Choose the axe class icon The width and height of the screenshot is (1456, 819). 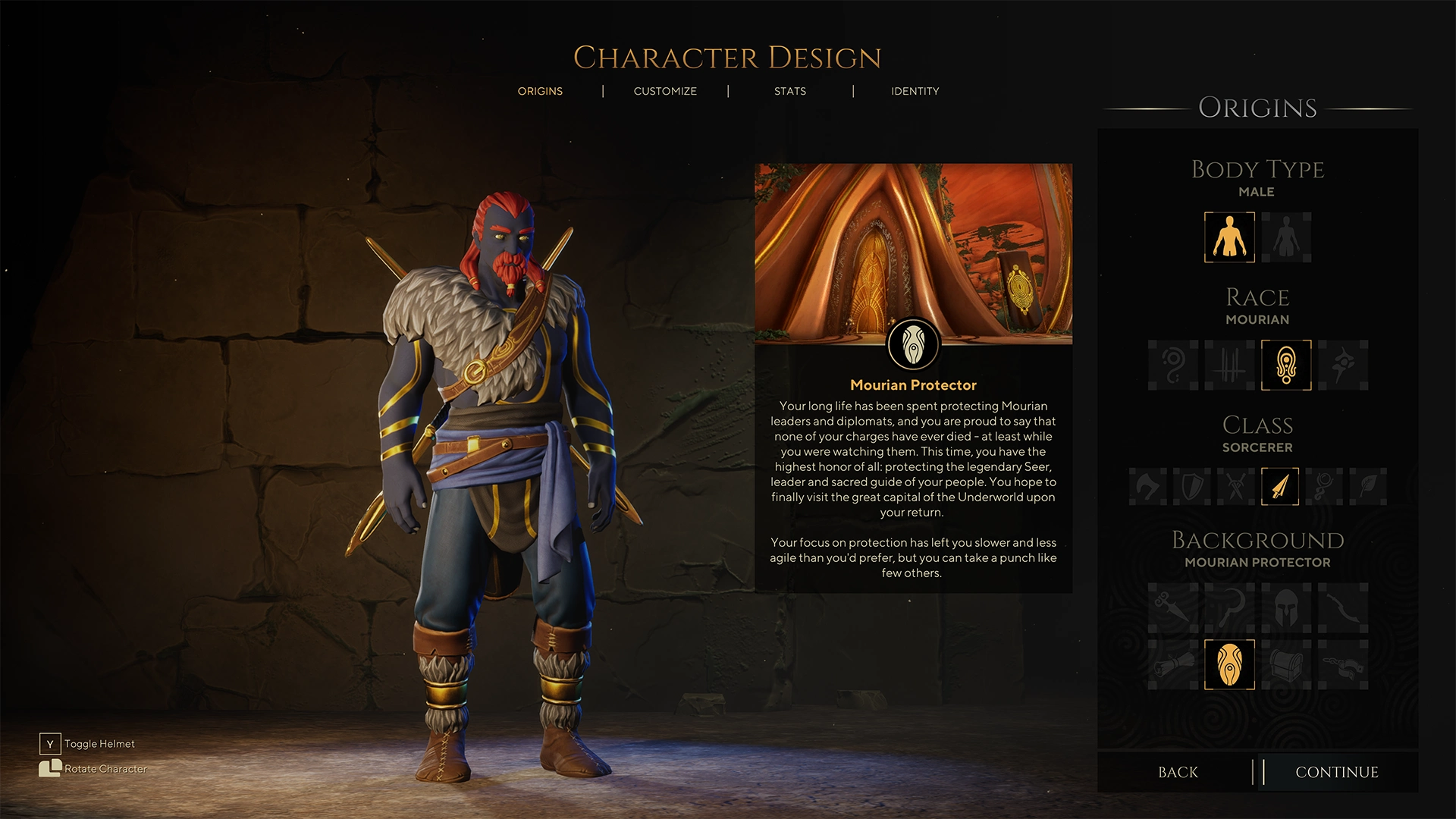[1147, 487]
